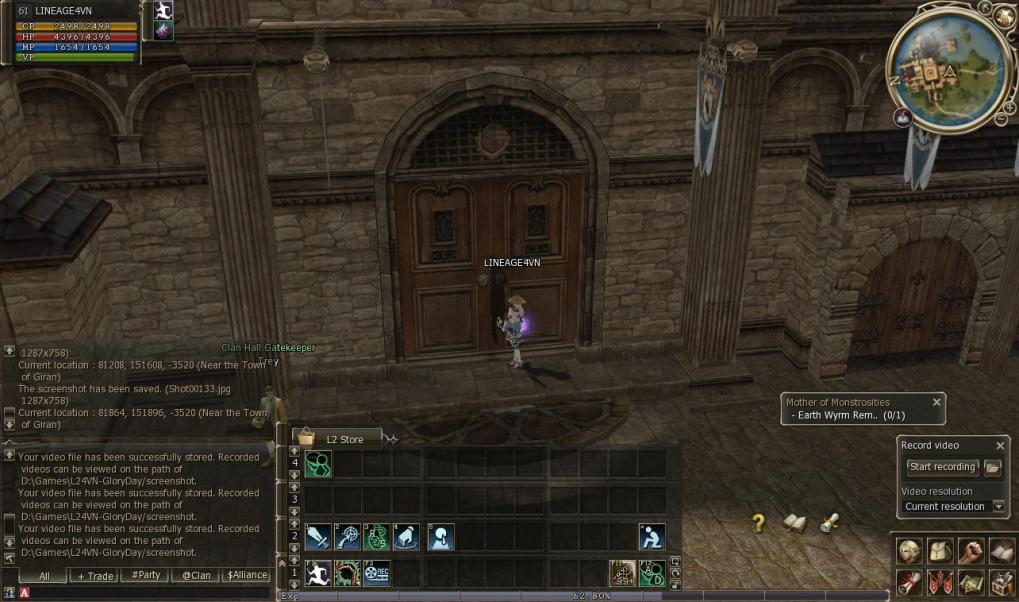Show the All chat tab

(44, 576)
